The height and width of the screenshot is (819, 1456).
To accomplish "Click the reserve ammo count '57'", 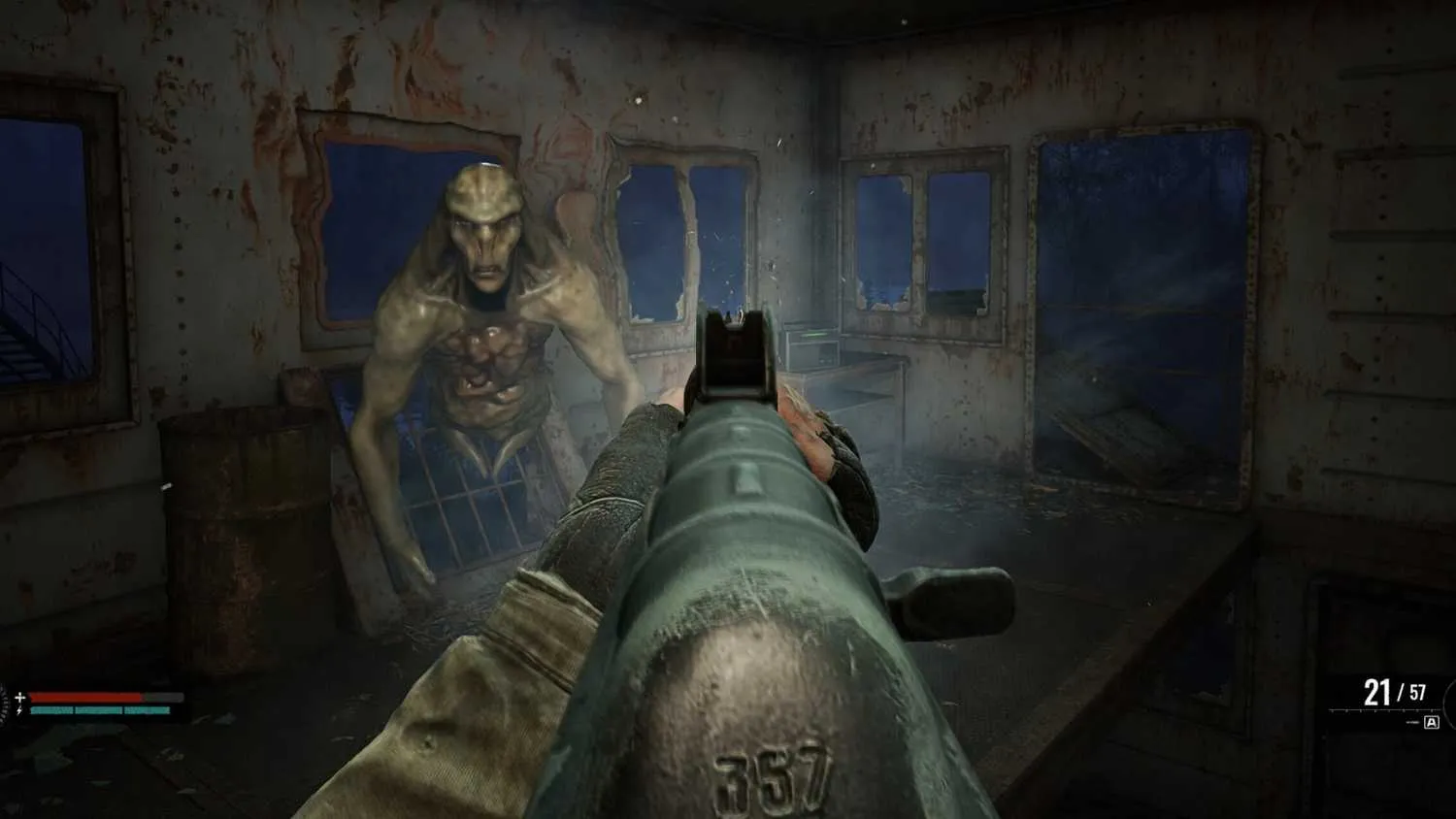I will pyautogui.click(x=1418, y=692).
